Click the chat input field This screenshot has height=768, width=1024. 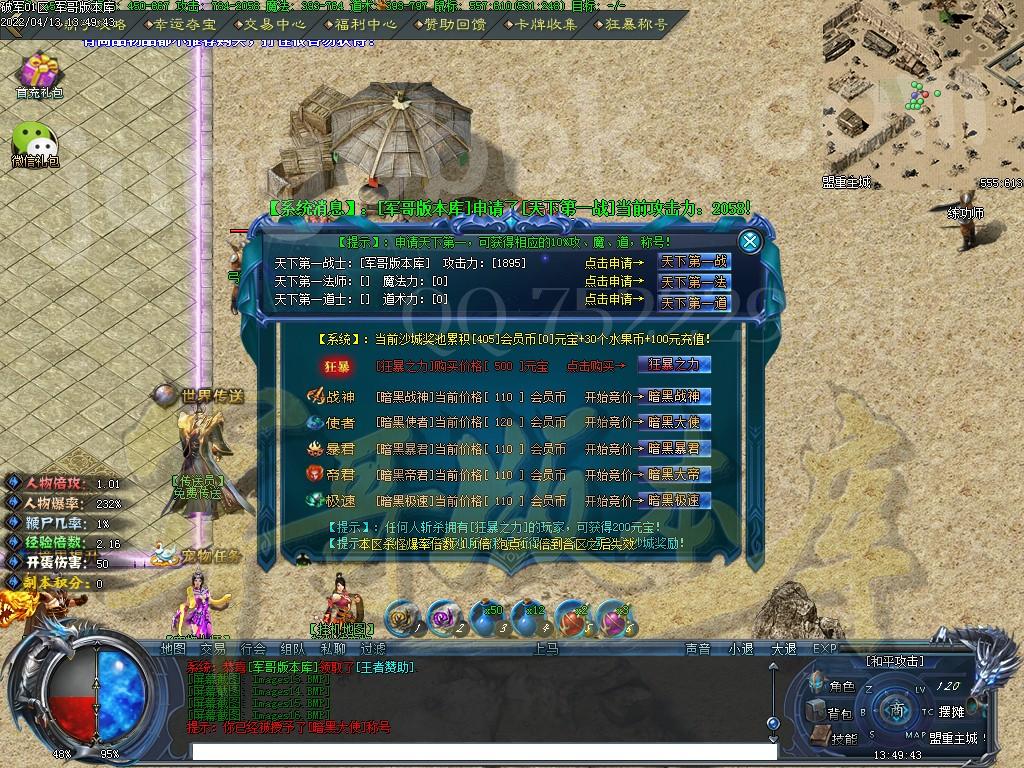pyautogui.click(x=478, y=750)
